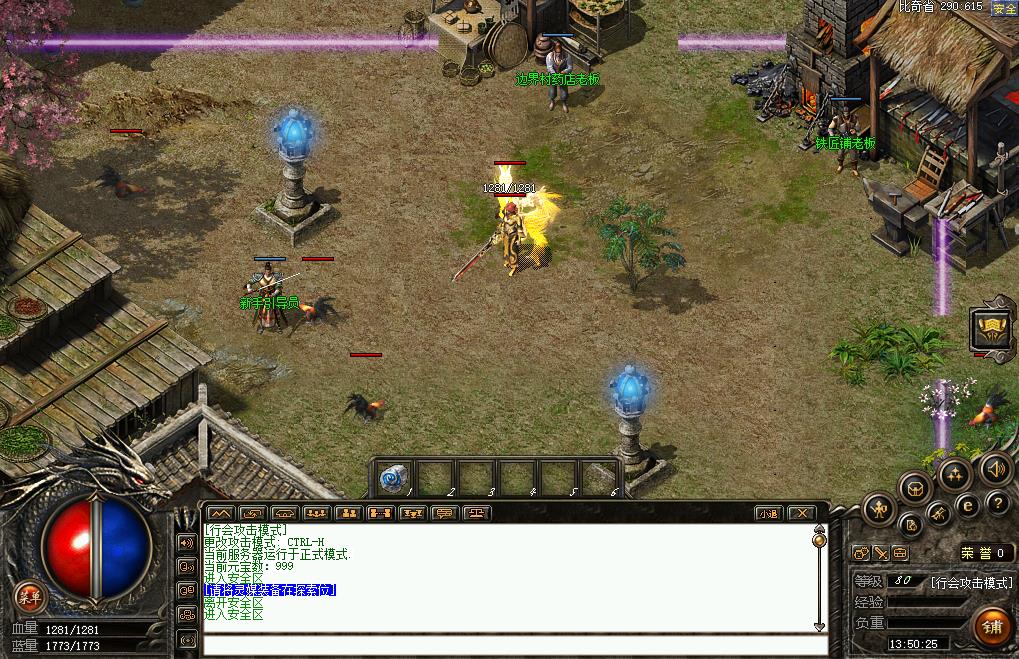Click the balance scale chat toolbar button
Viewport: 1019px width, 659px height.
[x=476, y=513]
